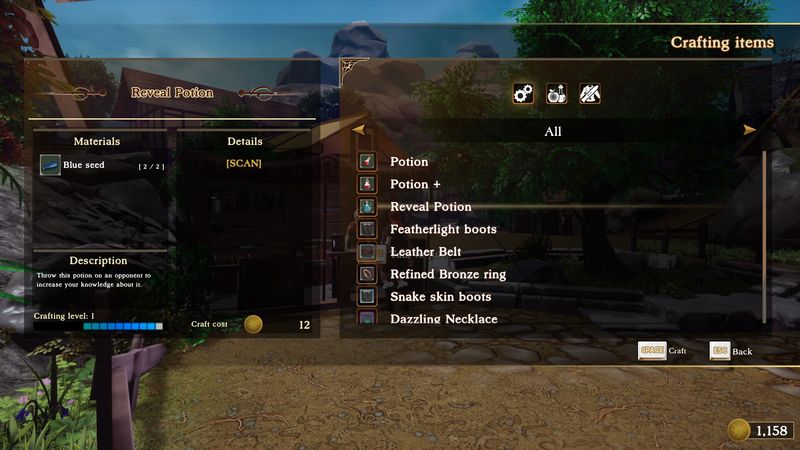The width and height of the screenshot is (800, 450).
Task: Select the Reveal Potion entry
Action: (430, 207)
